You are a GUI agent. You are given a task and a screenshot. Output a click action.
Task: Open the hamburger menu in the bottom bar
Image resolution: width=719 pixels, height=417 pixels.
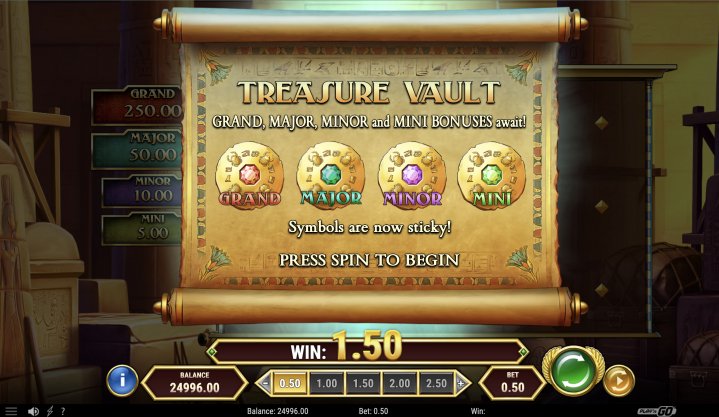click(x=9, y=410)
